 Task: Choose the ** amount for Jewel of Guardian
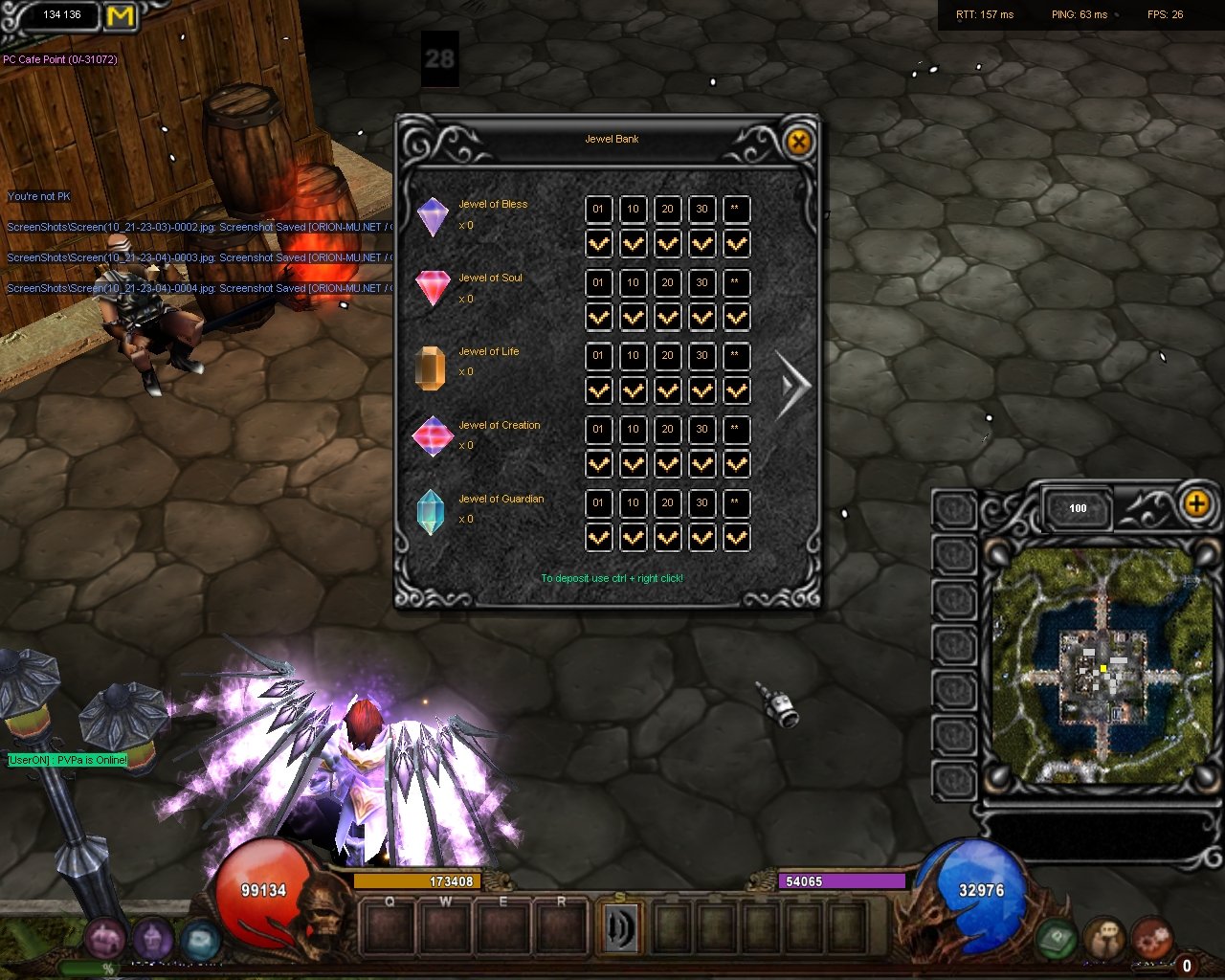pos(736,503)
